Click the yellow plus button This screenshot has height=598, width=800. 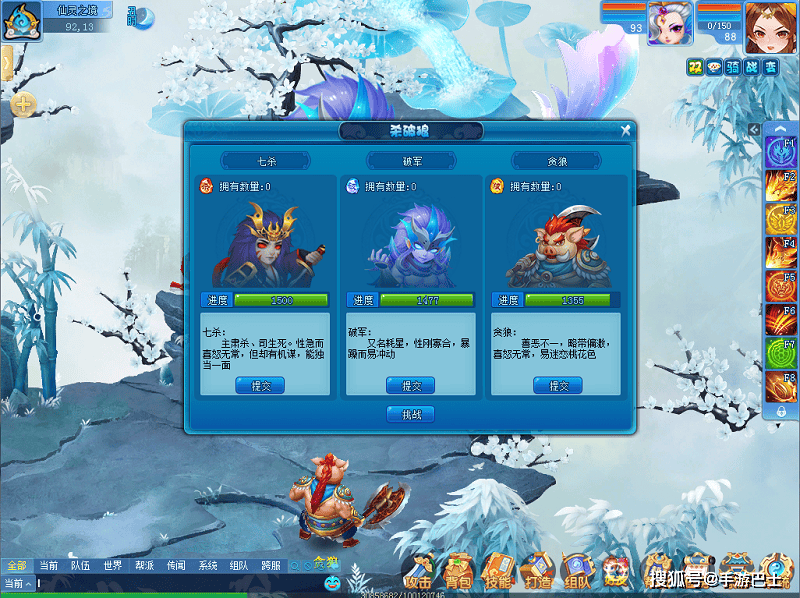(x=23, y=103)
